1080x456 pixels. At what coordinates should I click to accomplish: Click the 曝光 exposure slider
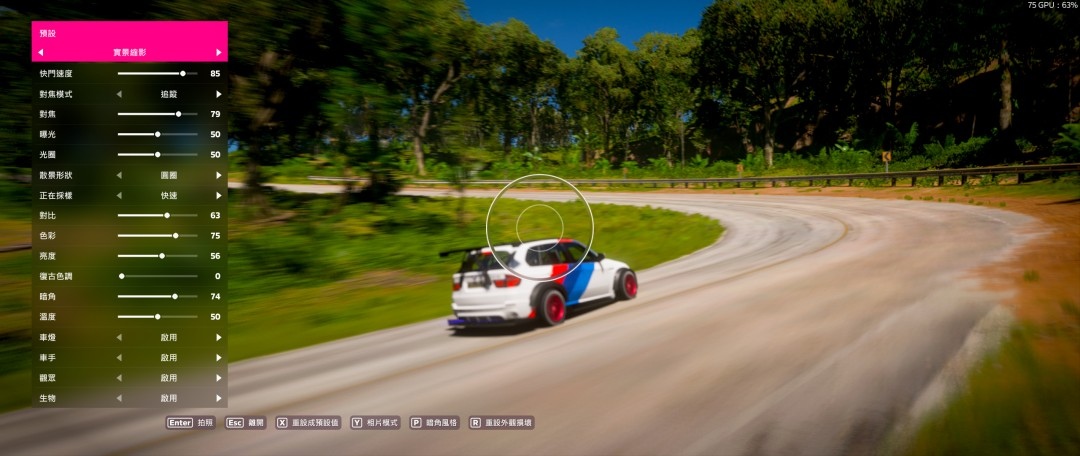click(x=157, y=134)
